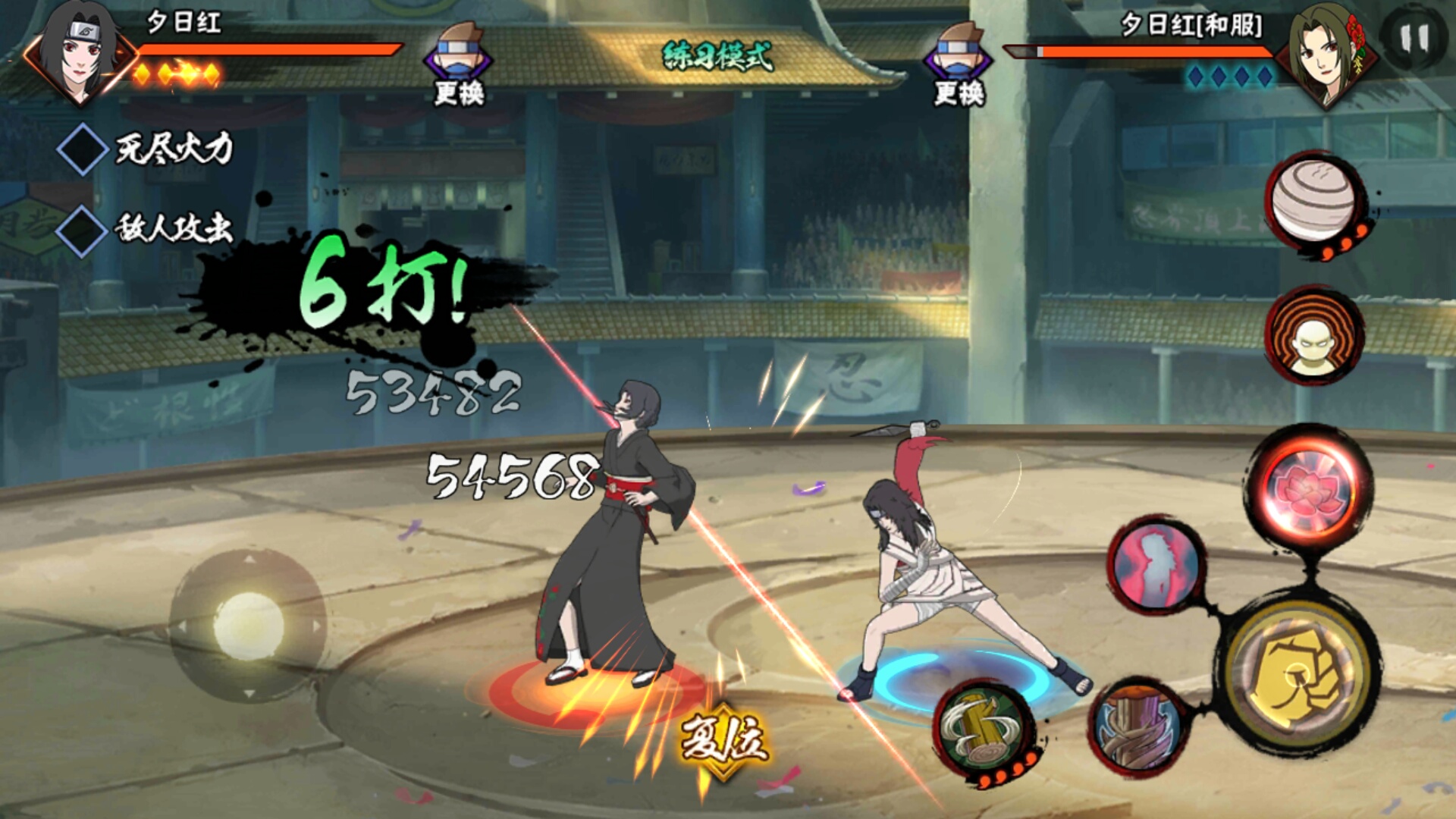Activate the white scroll ball item
This screenshot has width=1456, height=819.
click(1313, 199)
